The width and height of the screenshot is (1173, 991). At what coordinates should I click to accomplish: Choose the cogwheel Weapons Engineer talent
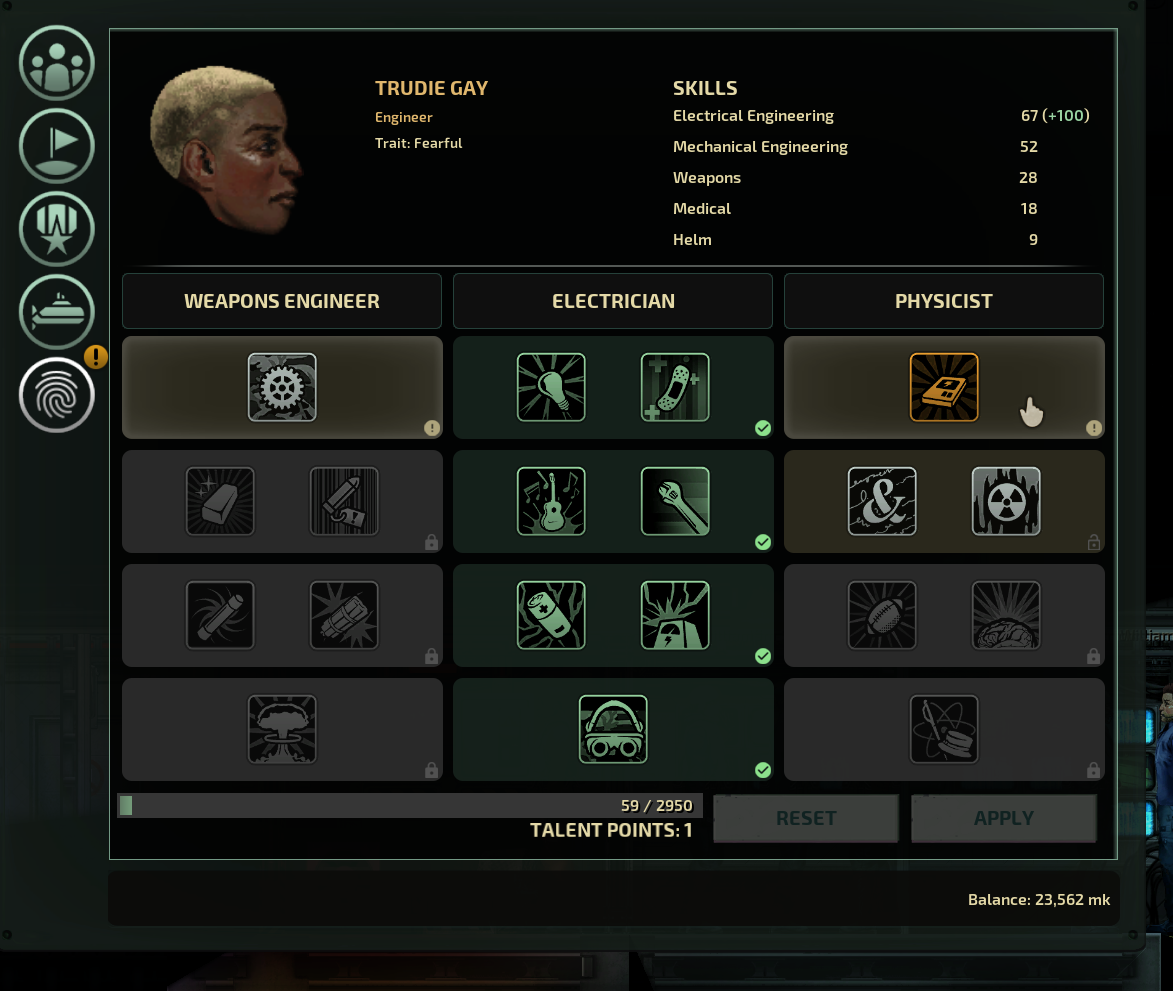282,387
